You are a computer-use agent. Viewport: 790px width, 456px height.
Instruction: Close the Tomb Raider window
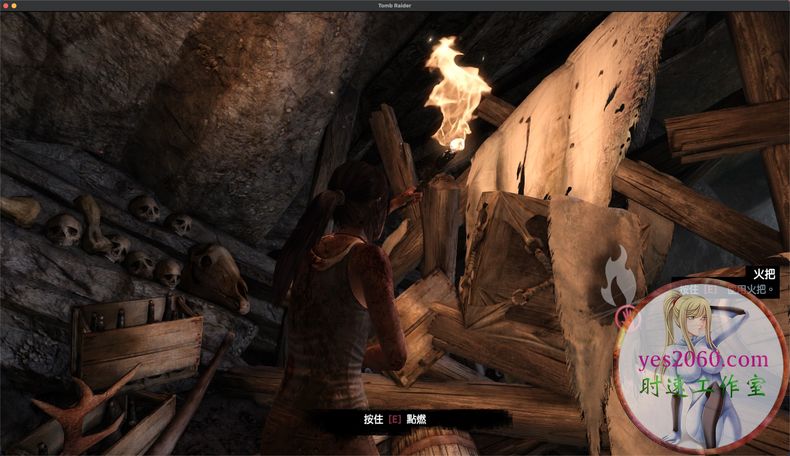click(x=8, y=6)
